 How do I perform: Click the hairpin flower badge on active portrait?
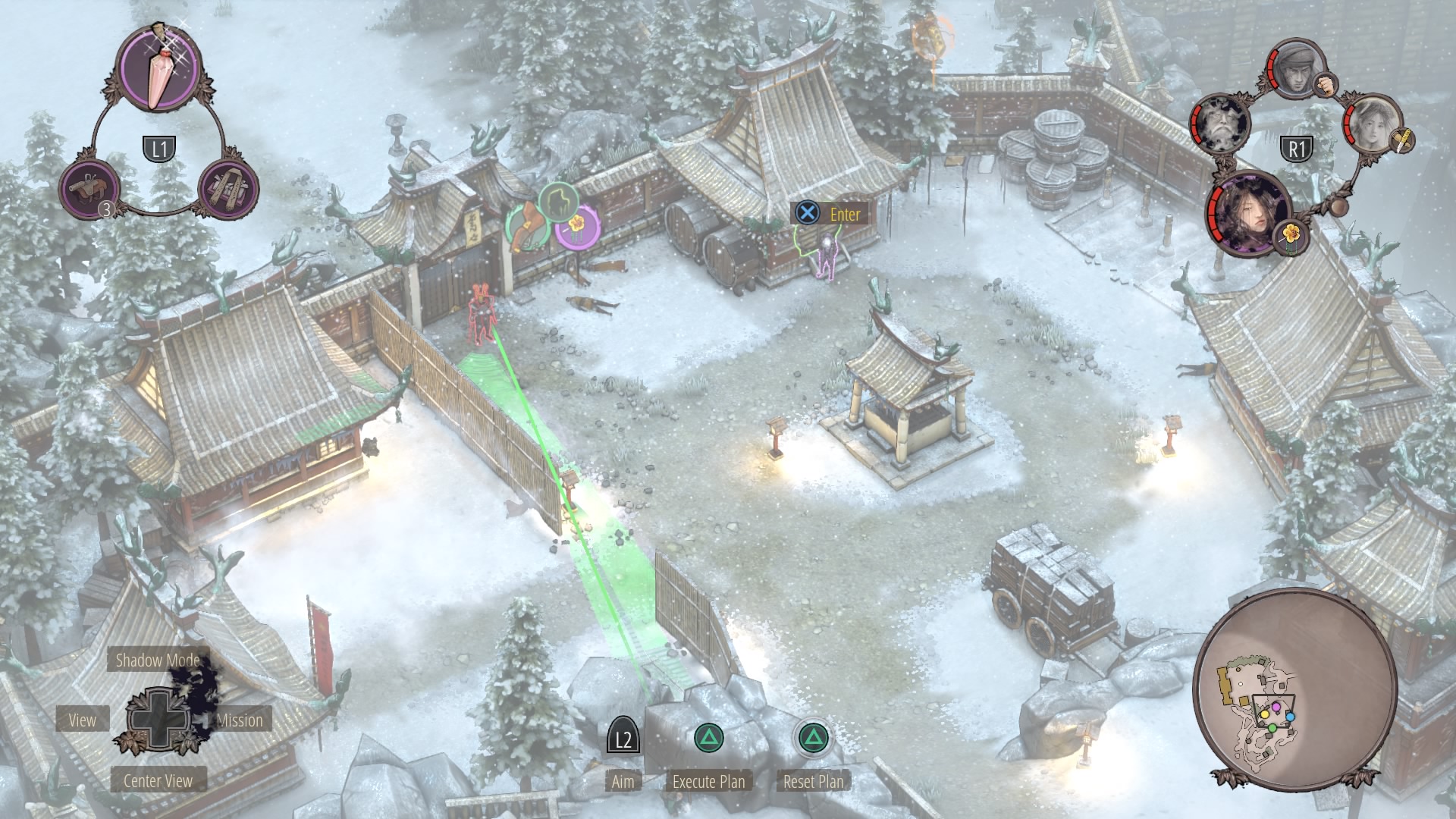(1291, 235)
